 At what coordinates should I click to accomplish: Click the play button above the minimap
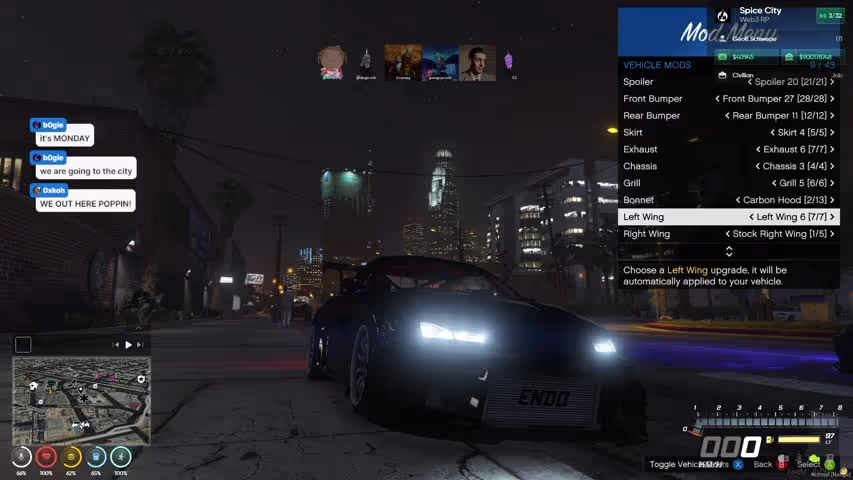pyautogui.click(x=128, y=345)
